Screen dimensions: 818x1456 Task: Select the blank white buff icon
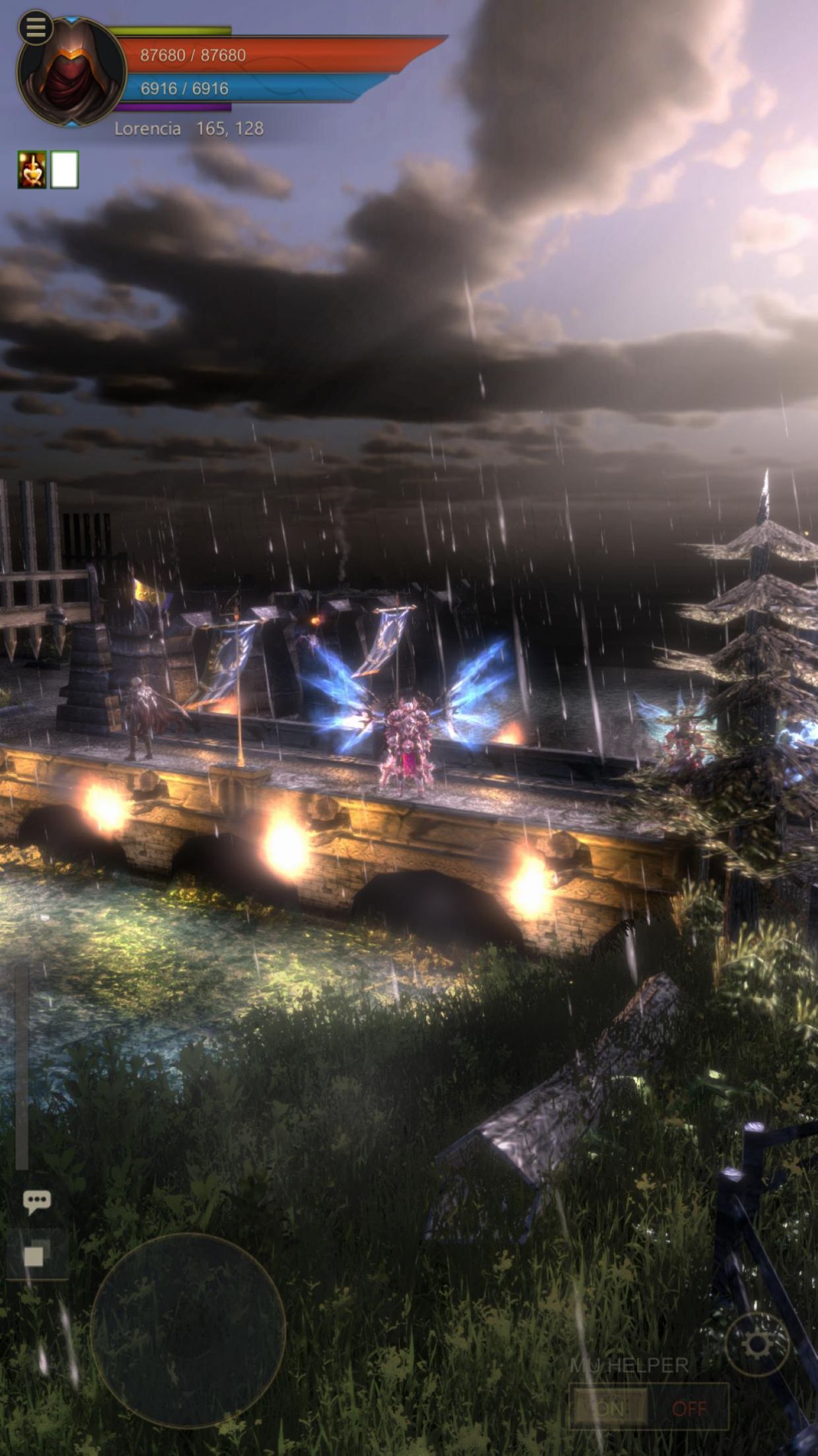(65, 170)
